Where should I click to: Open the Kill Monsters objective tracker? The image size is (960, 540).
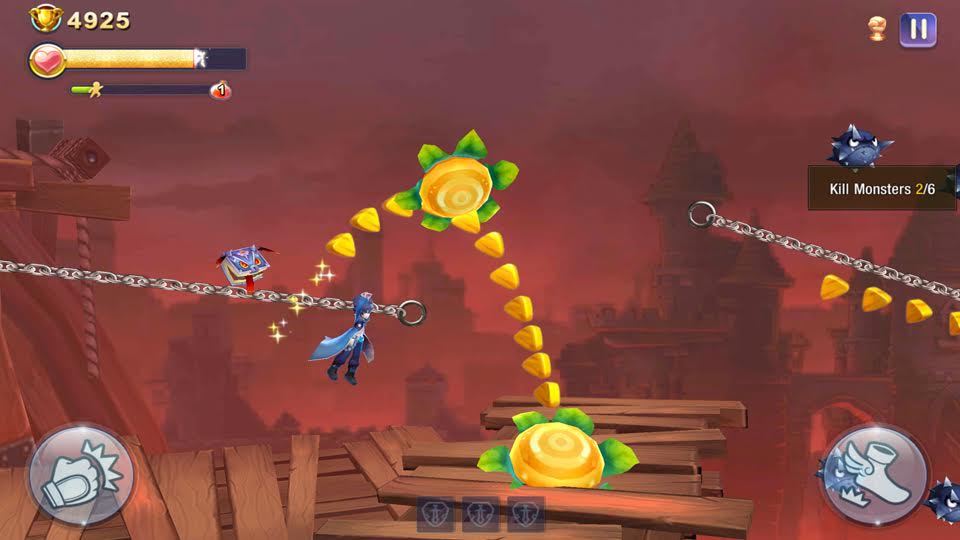point(881,188)
